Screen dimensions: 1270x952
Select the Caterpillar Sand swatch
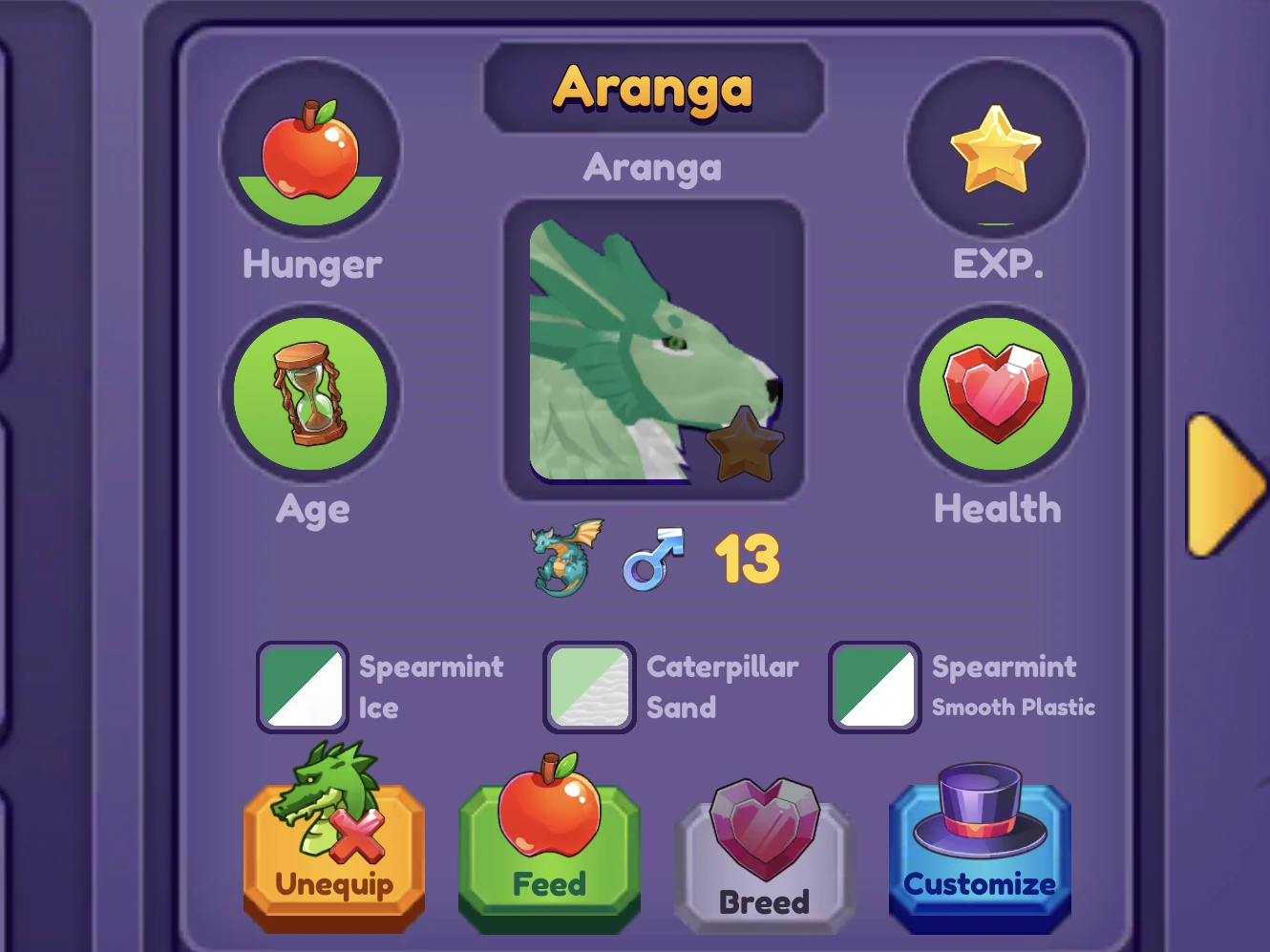pos(589,687)
